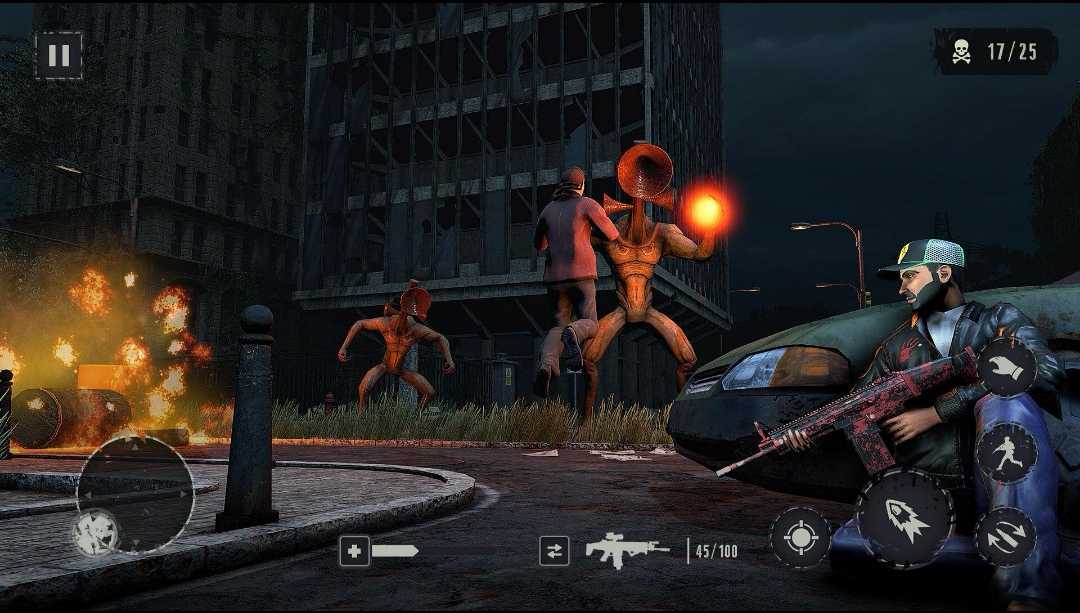The image size is (1080, 613).
Task: Swap weapons with the switch arrows button
Action: click(x=553, y=551)
